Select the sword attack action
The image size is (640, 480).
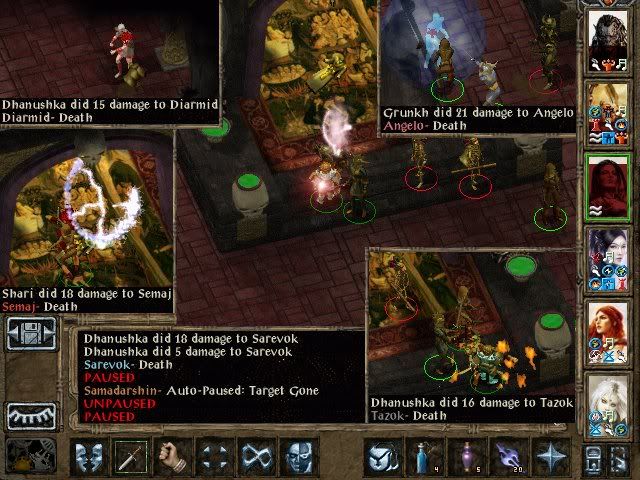(x=131, y=457)
